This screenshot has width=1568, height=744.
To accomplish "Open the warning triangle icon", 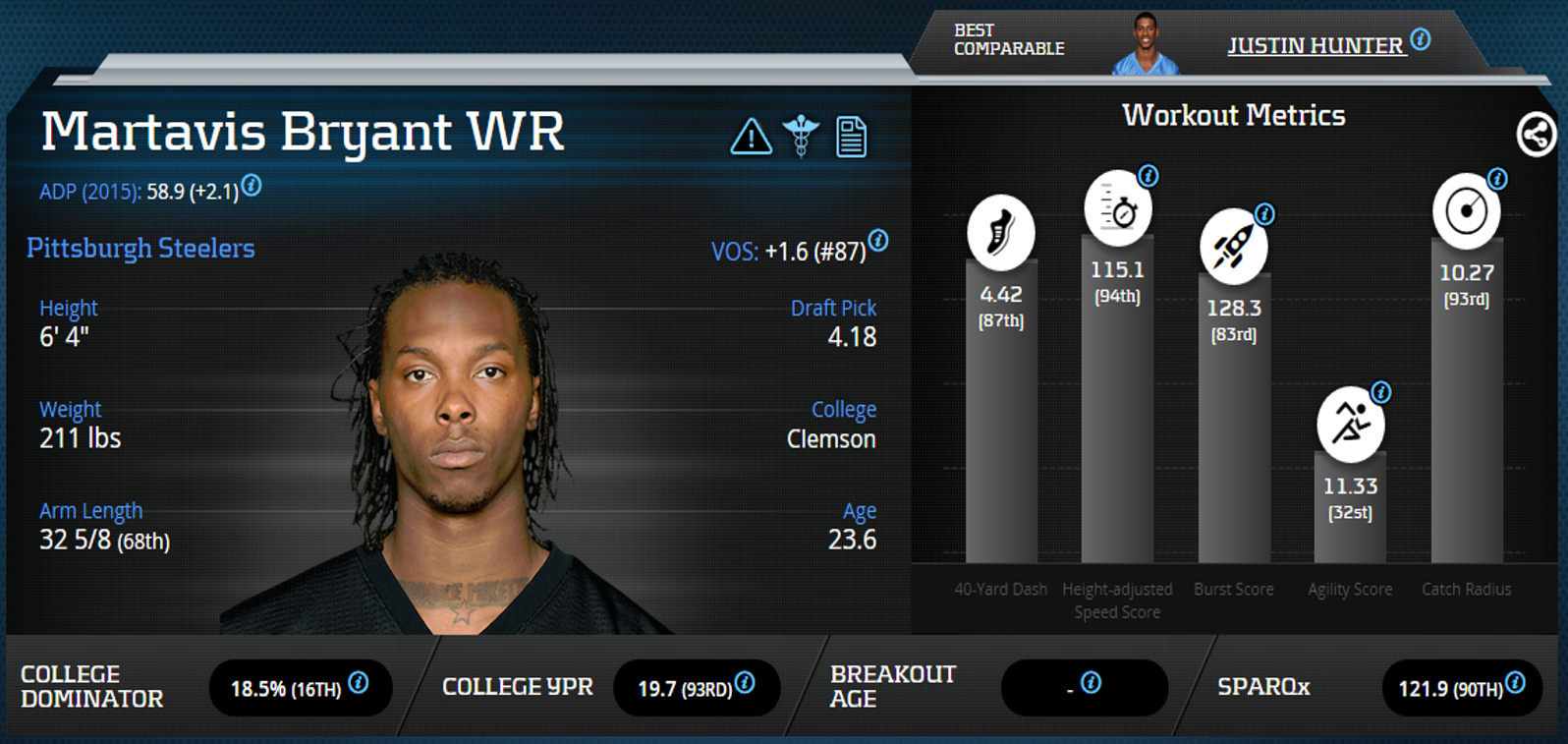I will point(751,137).
